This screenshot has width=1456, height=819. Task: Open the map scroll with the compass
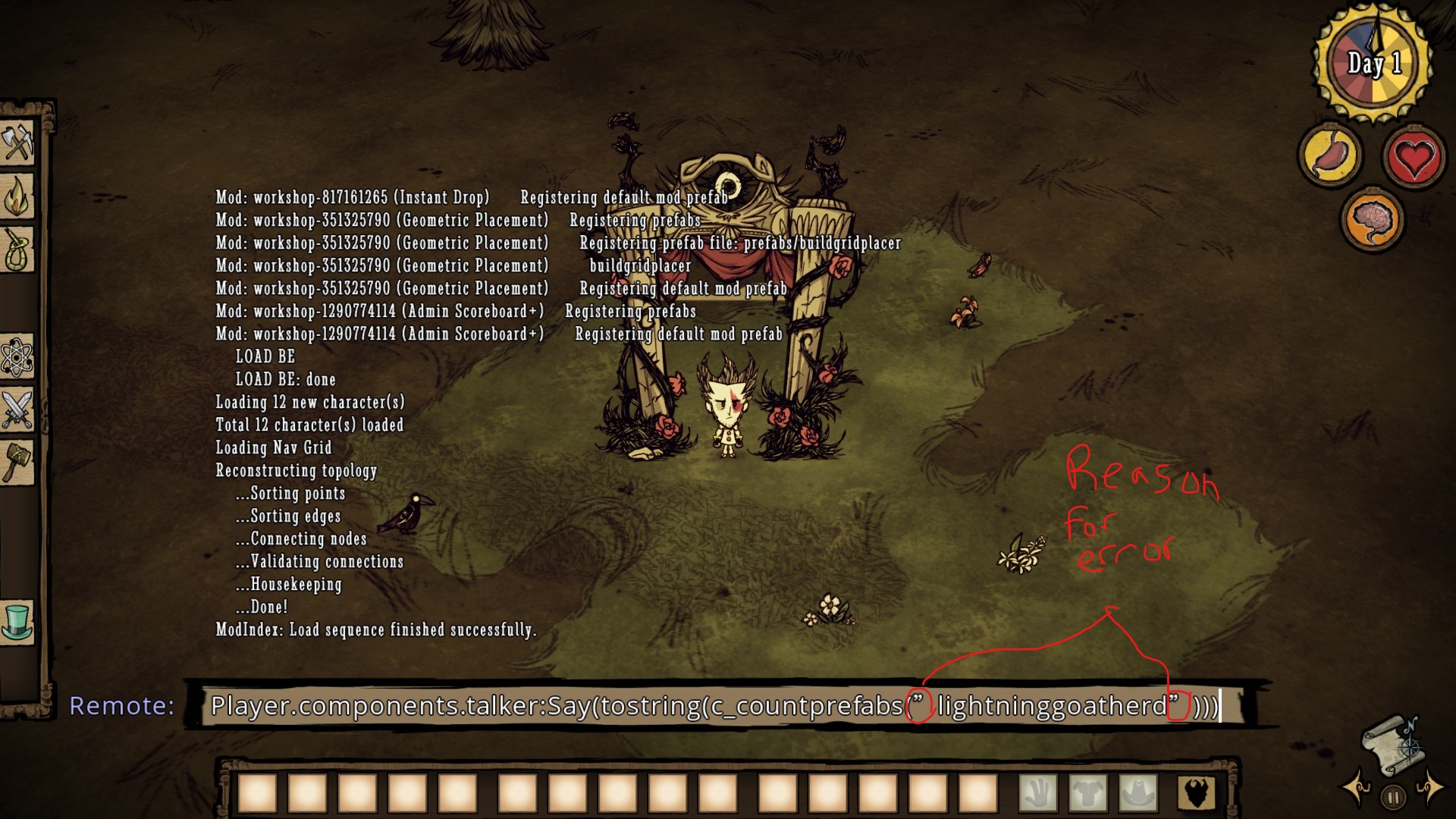[1394, 746]
